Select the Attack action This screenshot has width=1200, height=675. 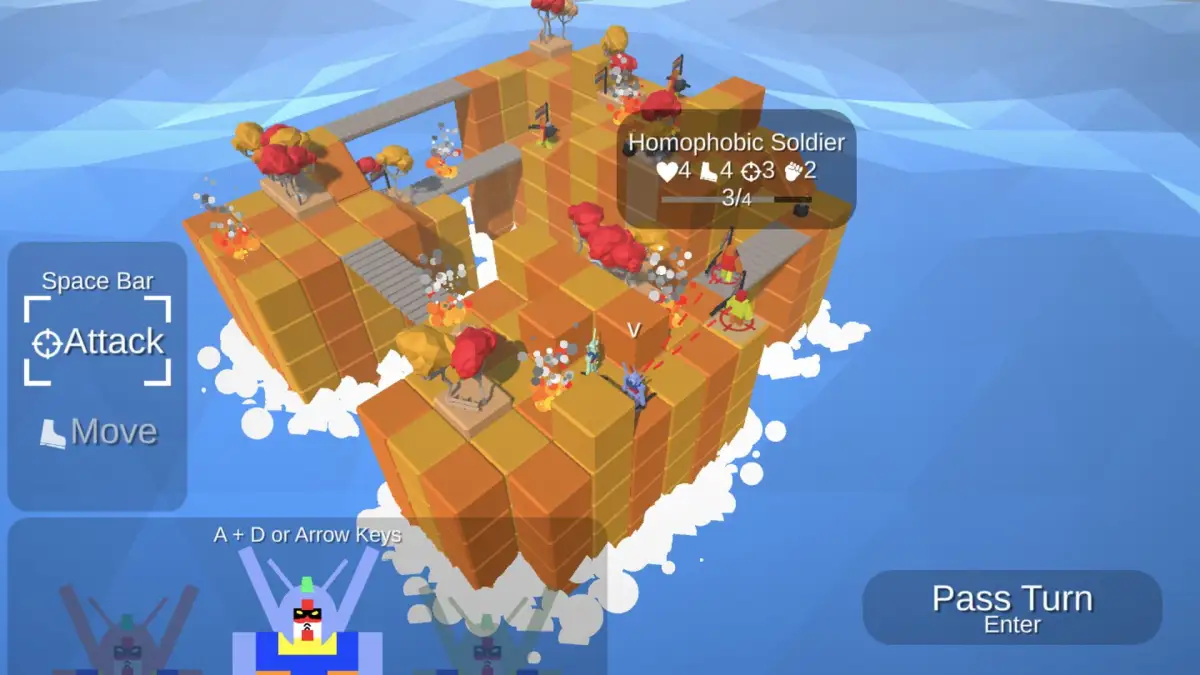[98, 342]
